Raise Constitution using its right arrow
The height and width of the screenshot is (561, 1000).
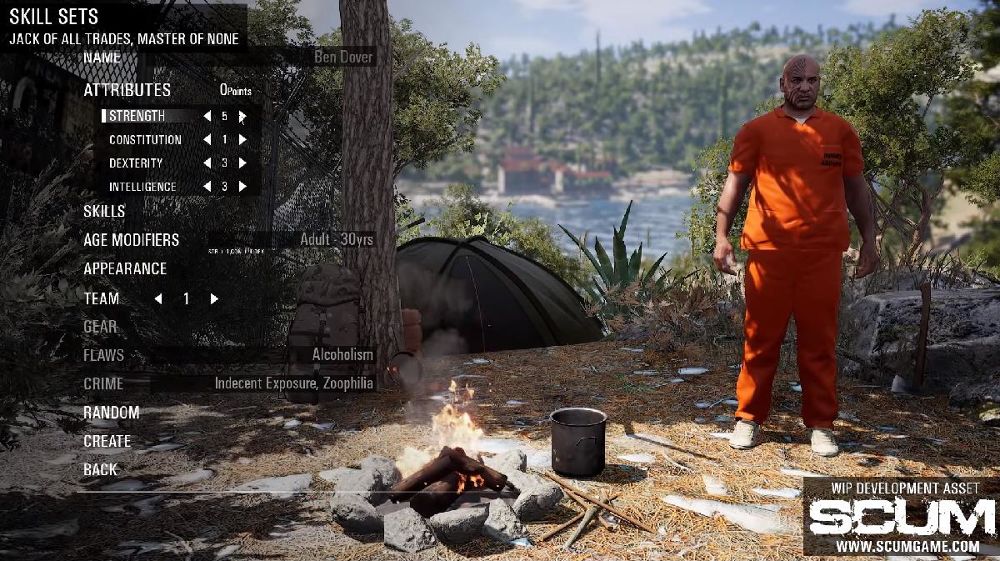[x=242, y=140]
